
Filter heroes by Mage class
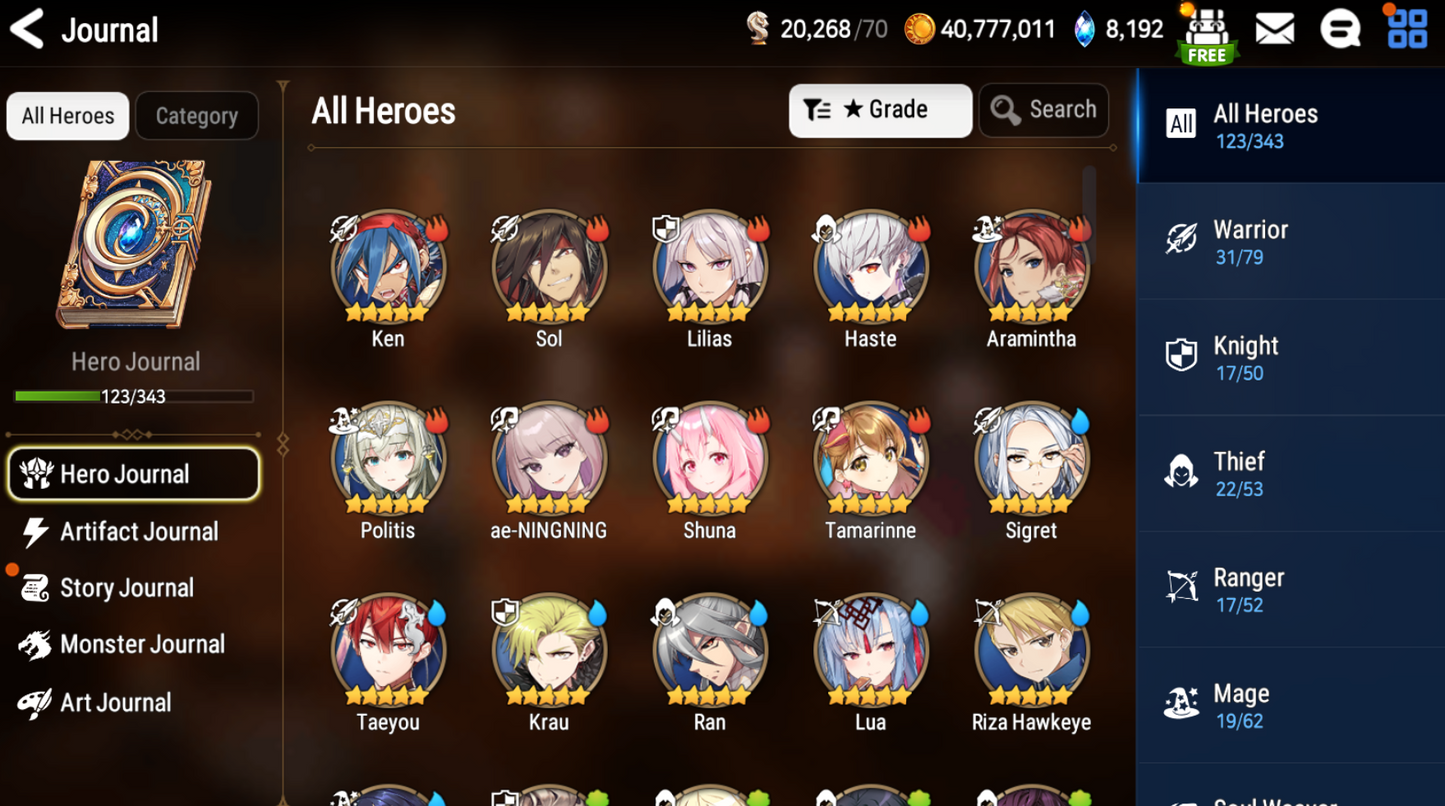click(1290, 706)
